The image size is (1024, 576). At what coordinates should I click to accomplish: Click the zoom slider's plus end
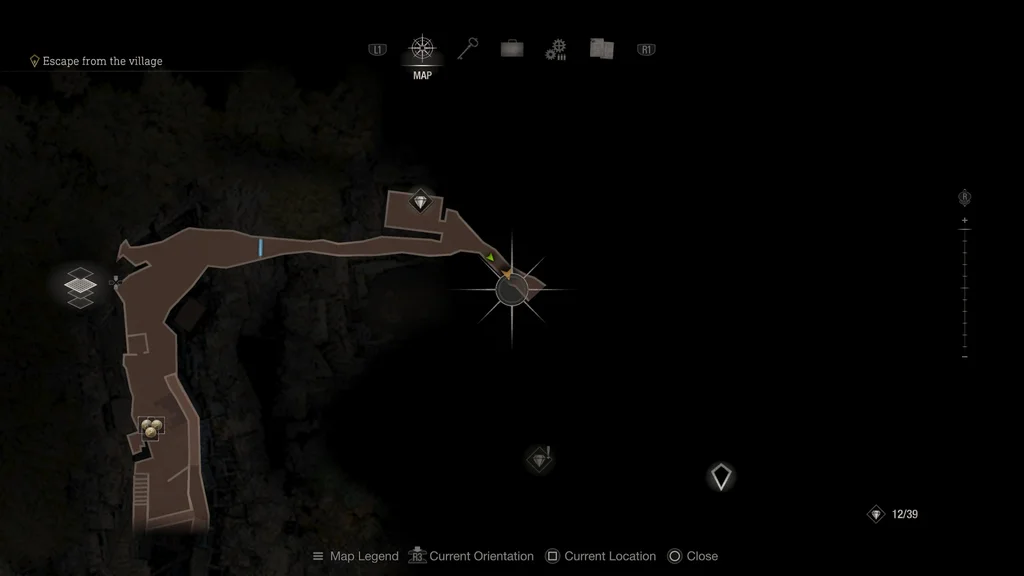click(x=964, y=220)
